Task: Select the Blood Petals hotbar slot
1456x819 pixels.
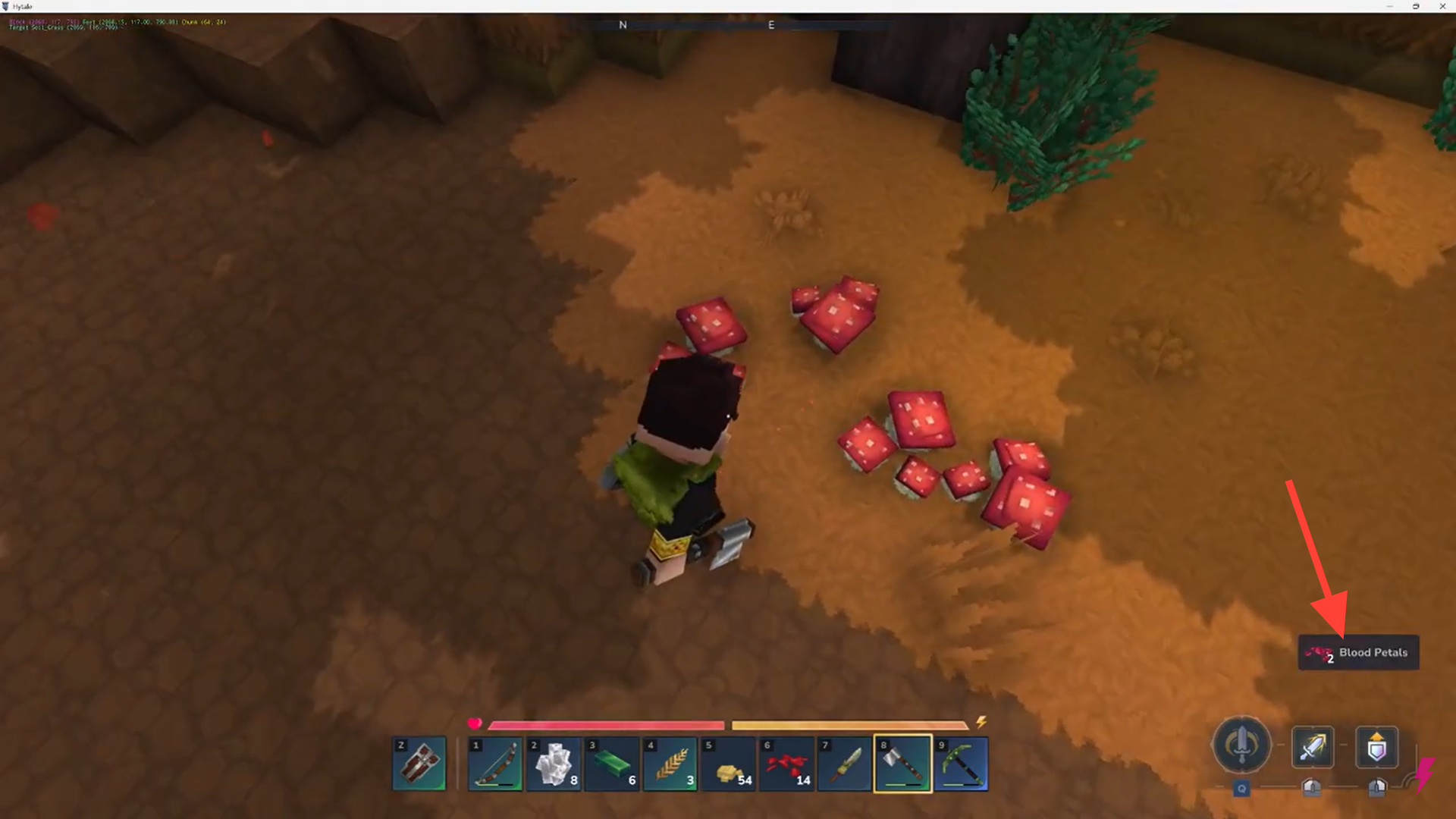Action: (x=786, y=764)
